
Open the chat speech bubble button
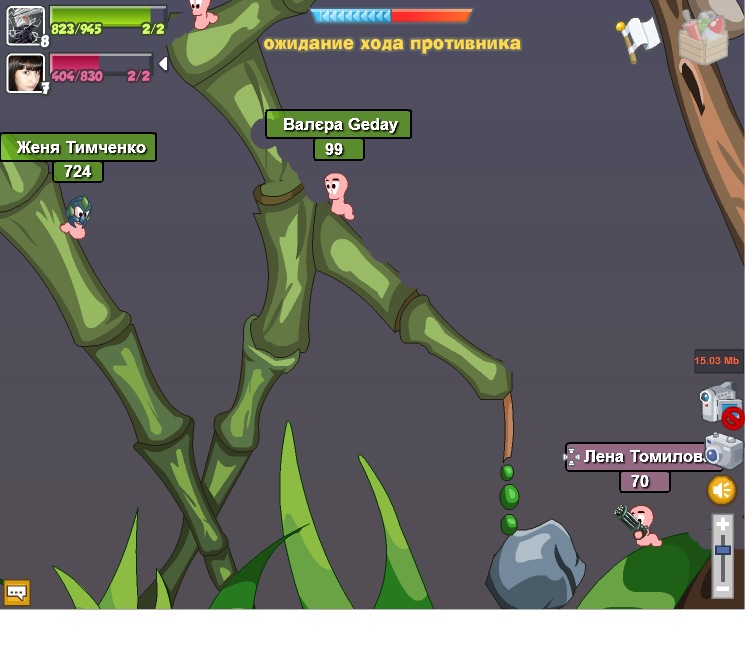tap(17, 592)
